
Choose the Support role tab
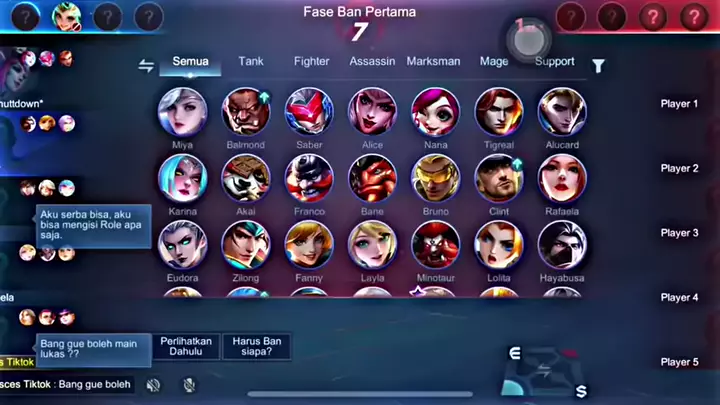tap(554, 62)
